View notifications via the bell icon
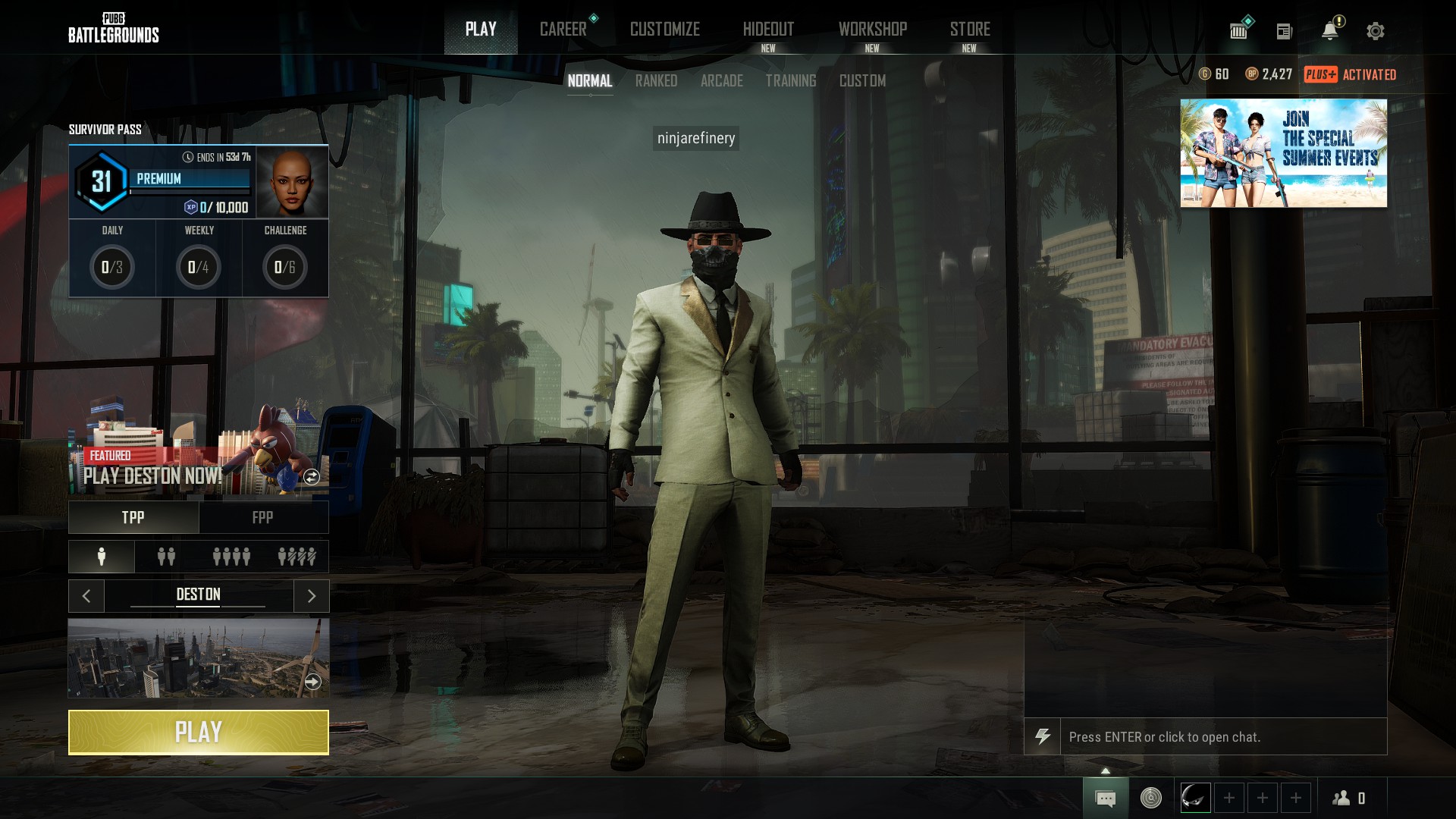 pyautogui.click(x=1329, y=31)
